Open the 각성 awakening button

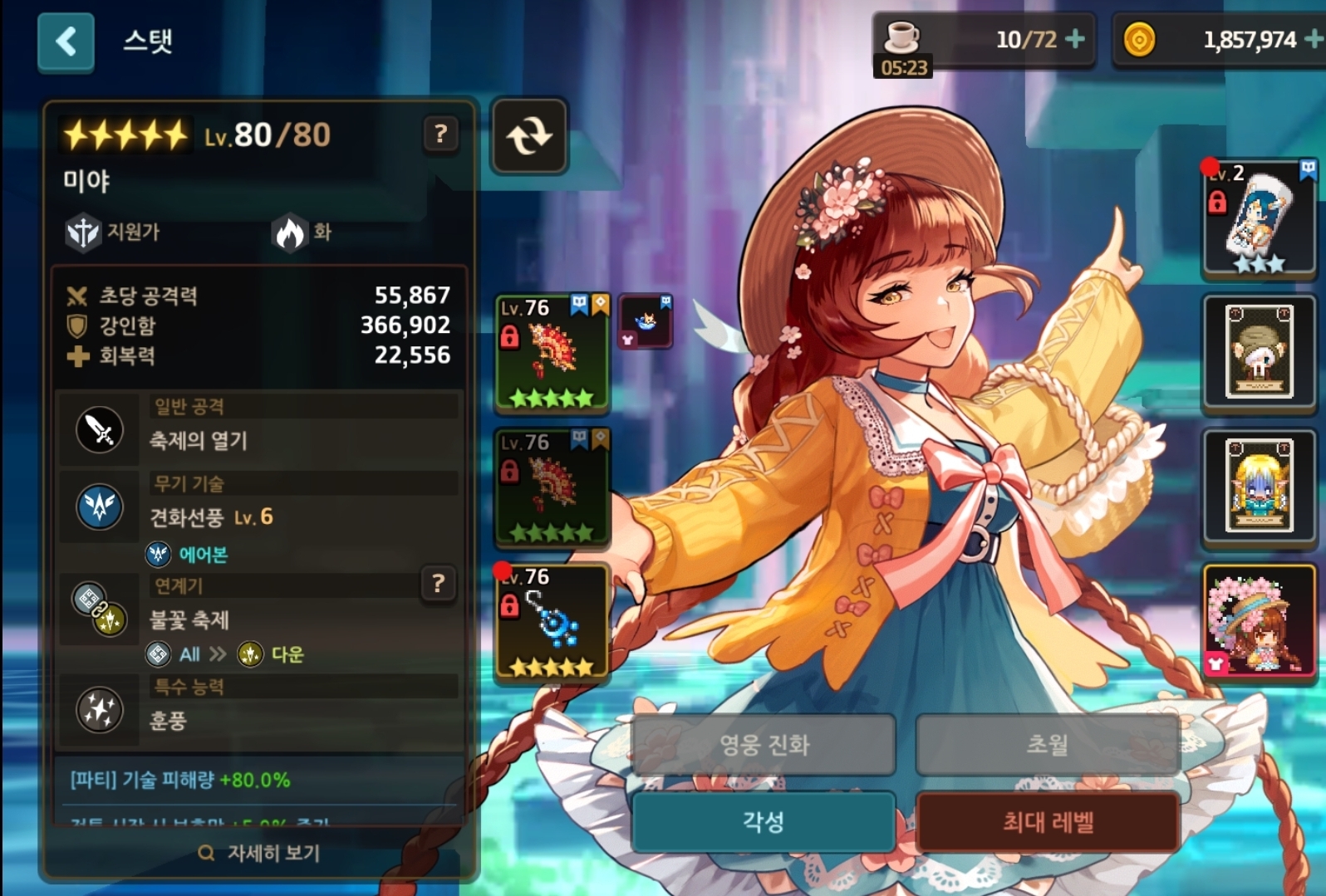764,822
